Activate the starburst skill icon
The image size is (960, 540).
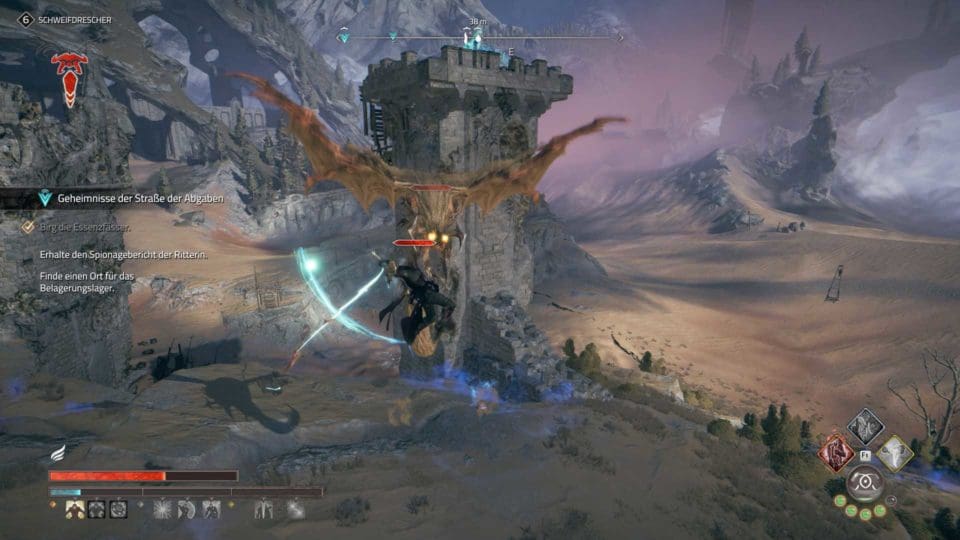pyautogui.click(x=162, y=509)
